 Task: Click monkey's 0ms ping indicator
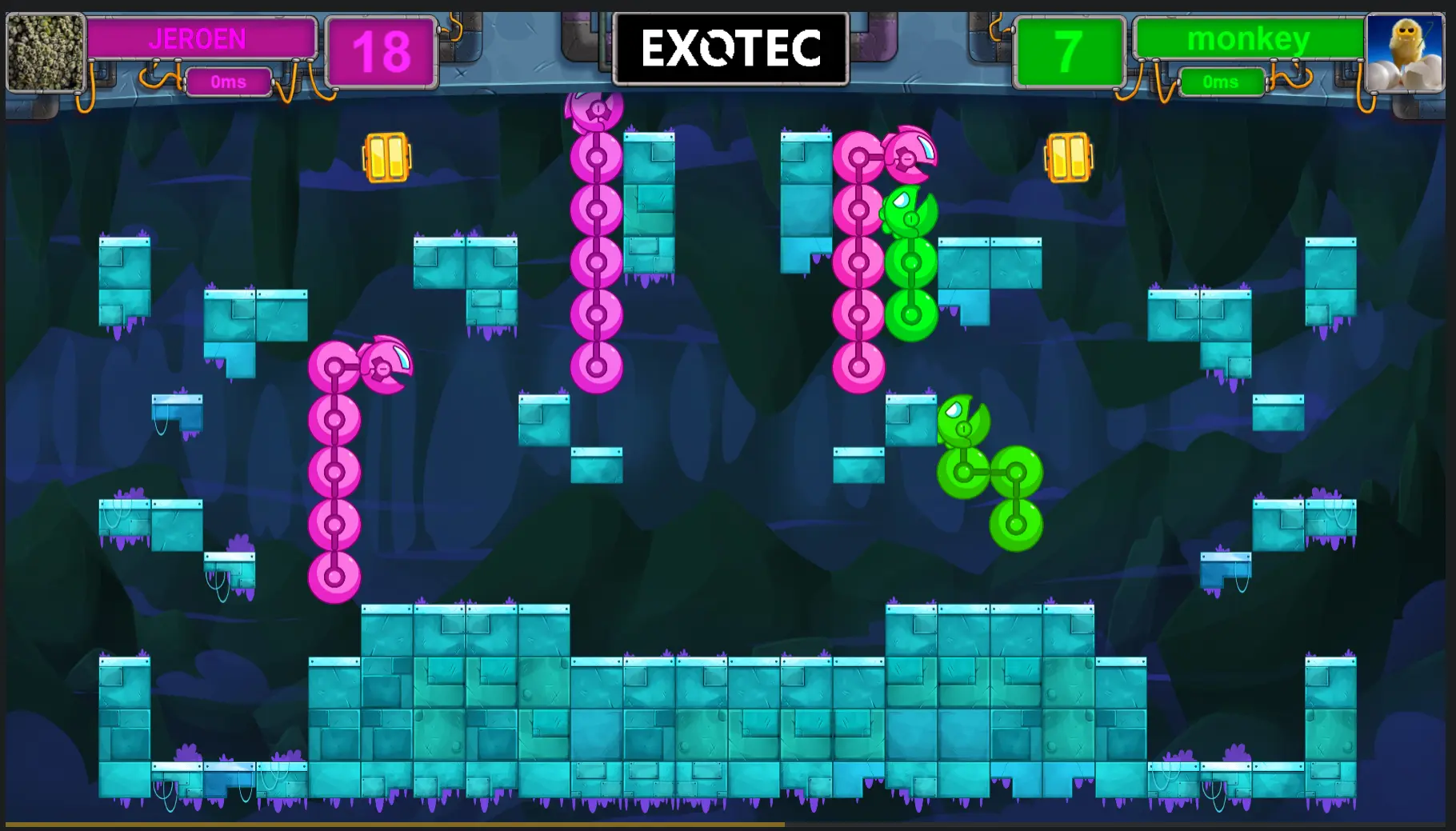click(1222, 81)
